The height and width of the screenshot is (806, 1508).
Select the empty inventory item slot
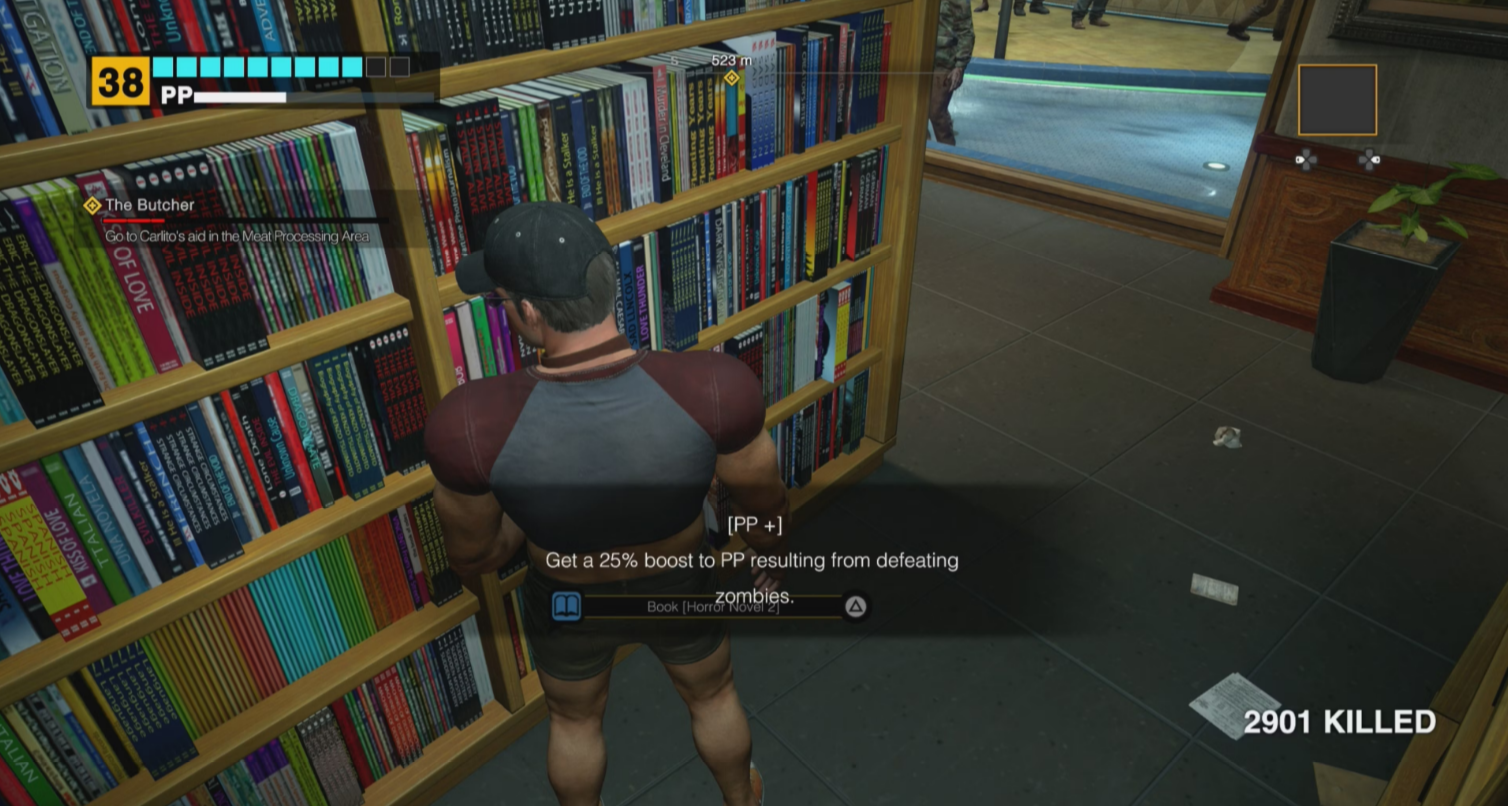[1337, 100]
